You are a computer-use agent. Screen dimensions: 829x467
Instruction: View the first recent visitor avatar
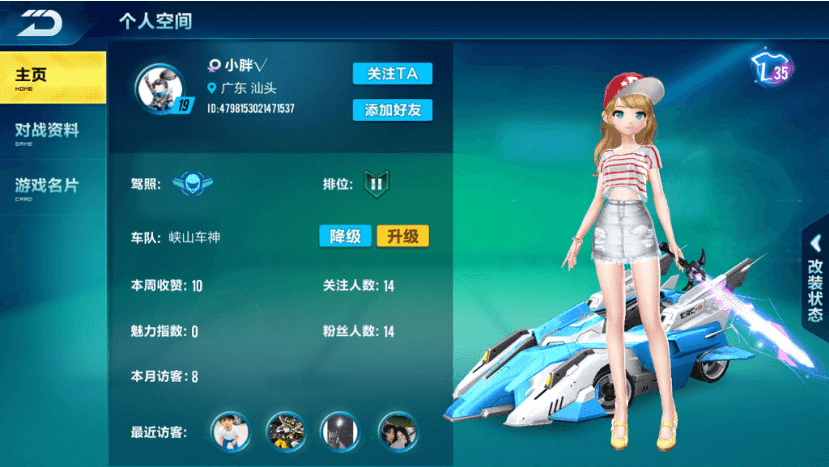click(231, 431)
